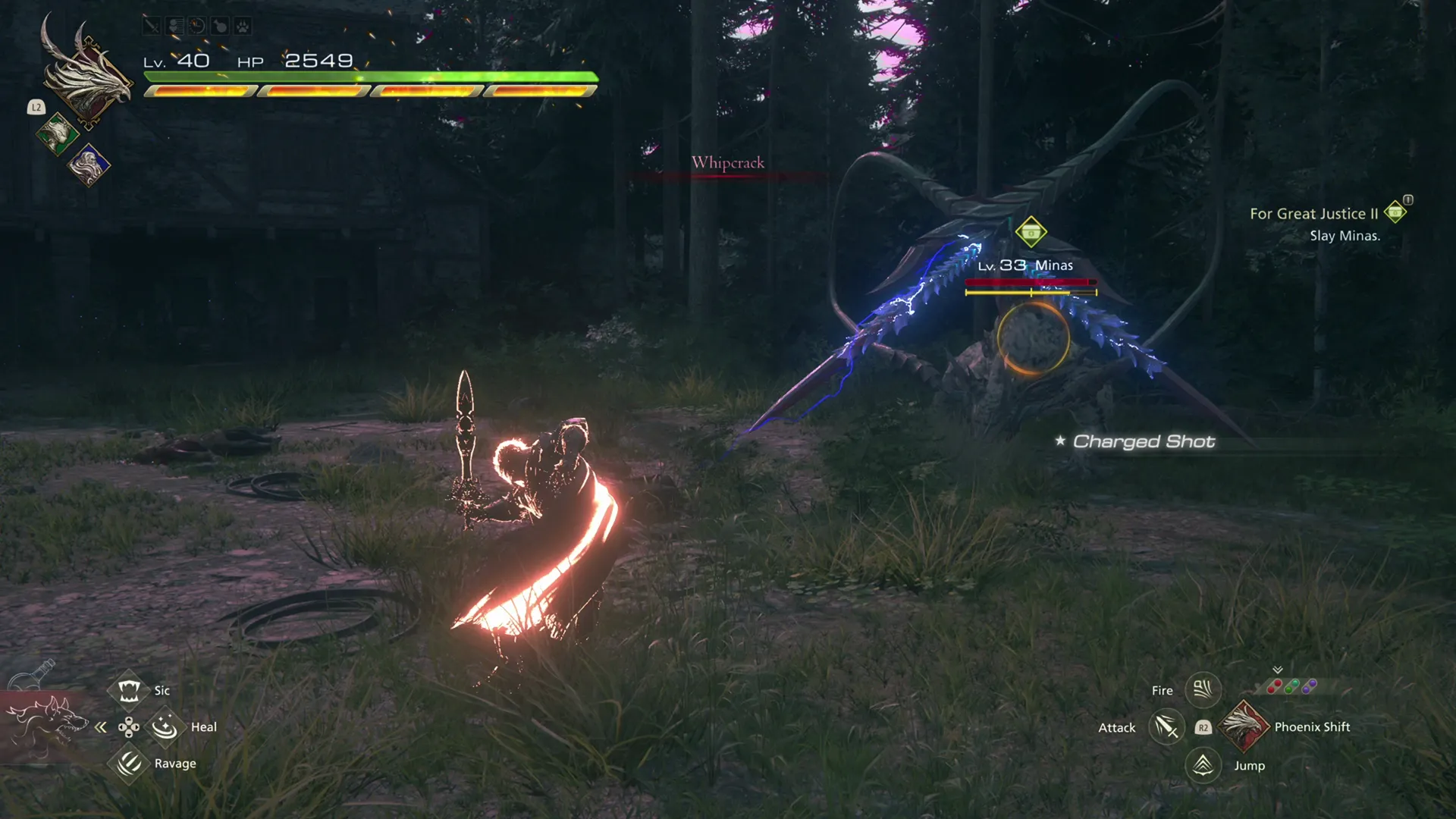Click Minas's red HP bar

[1029, 281]
